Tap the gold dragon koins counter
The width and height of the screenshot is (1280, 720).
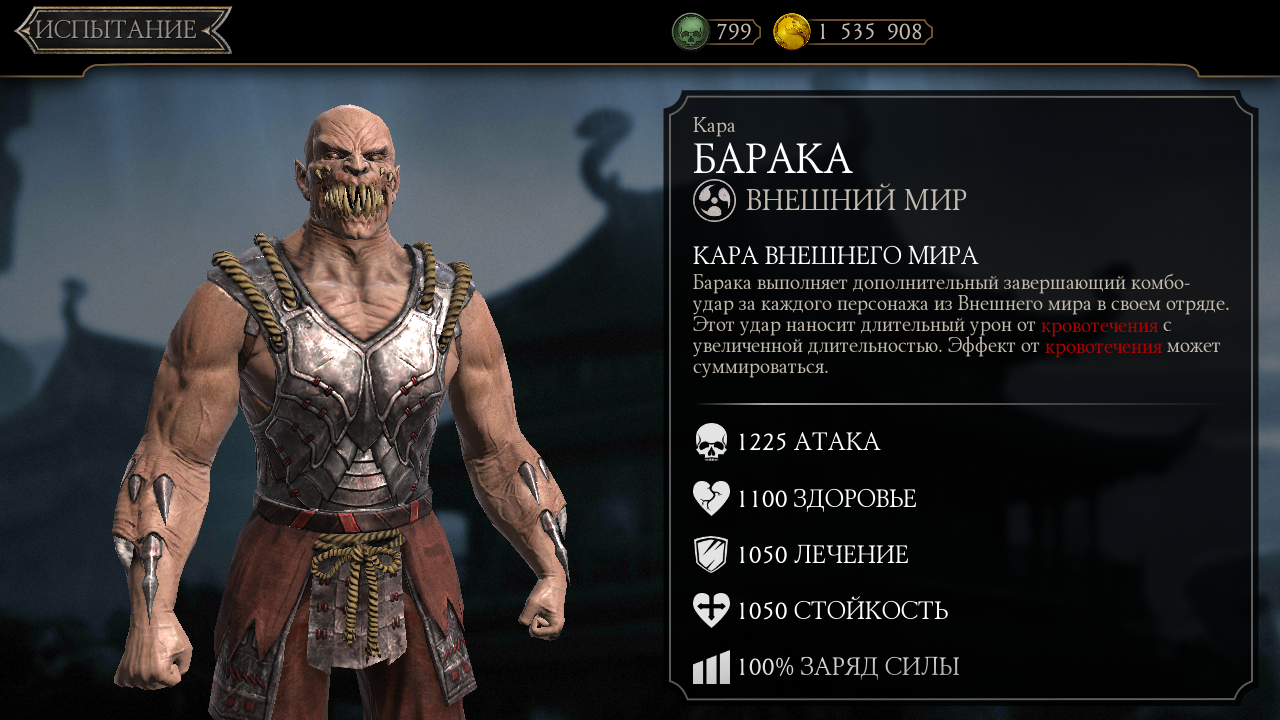[x=852, y=32]
